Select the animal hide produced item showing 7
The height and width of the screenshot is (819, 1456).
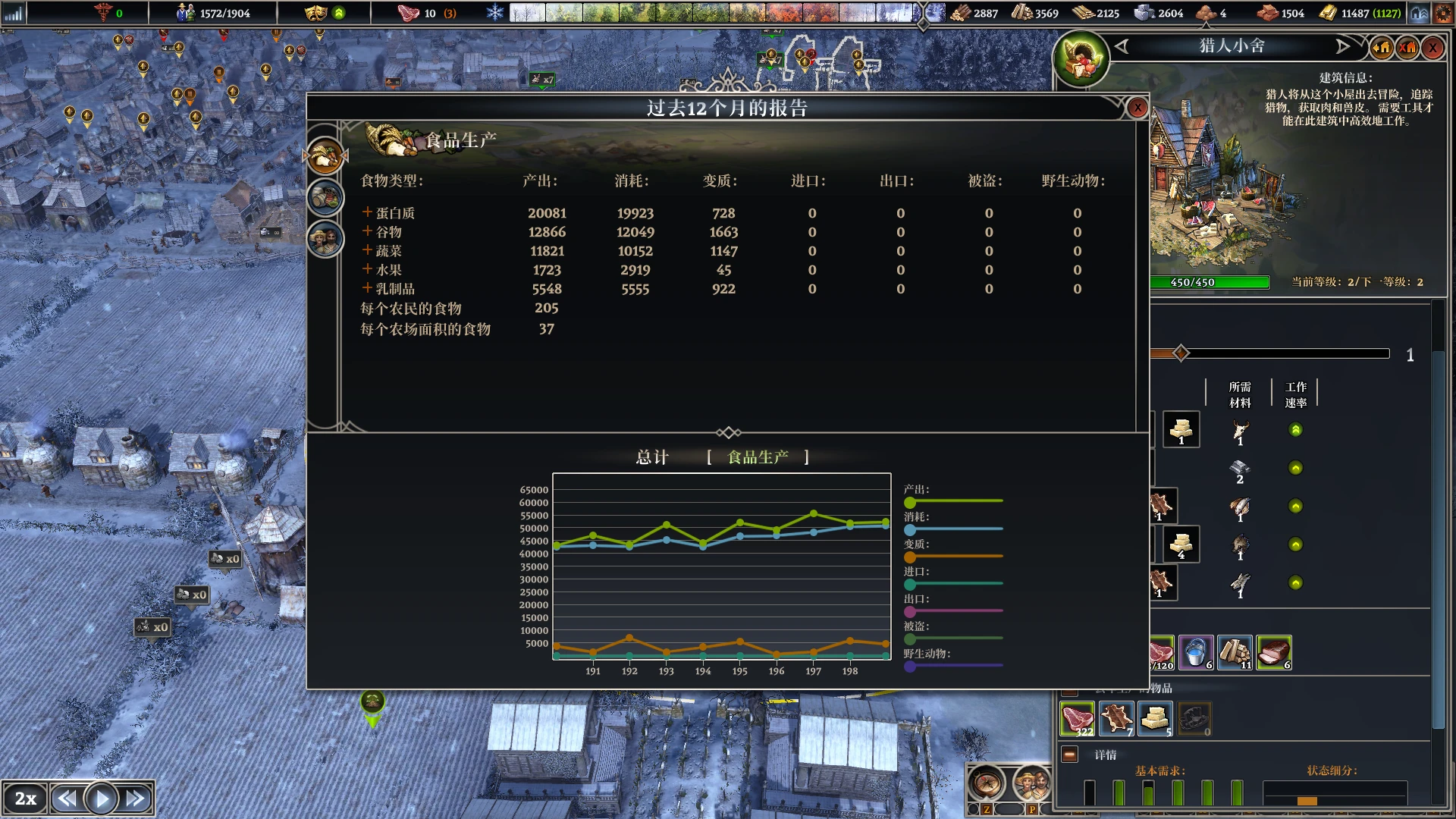coord(1115,719)
